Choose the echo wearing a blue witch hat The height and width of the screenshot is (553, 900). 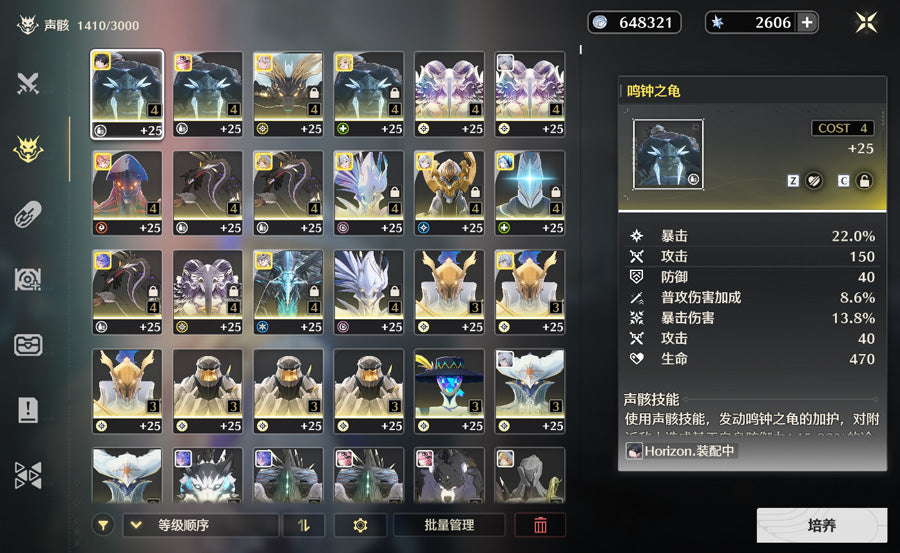449,390
